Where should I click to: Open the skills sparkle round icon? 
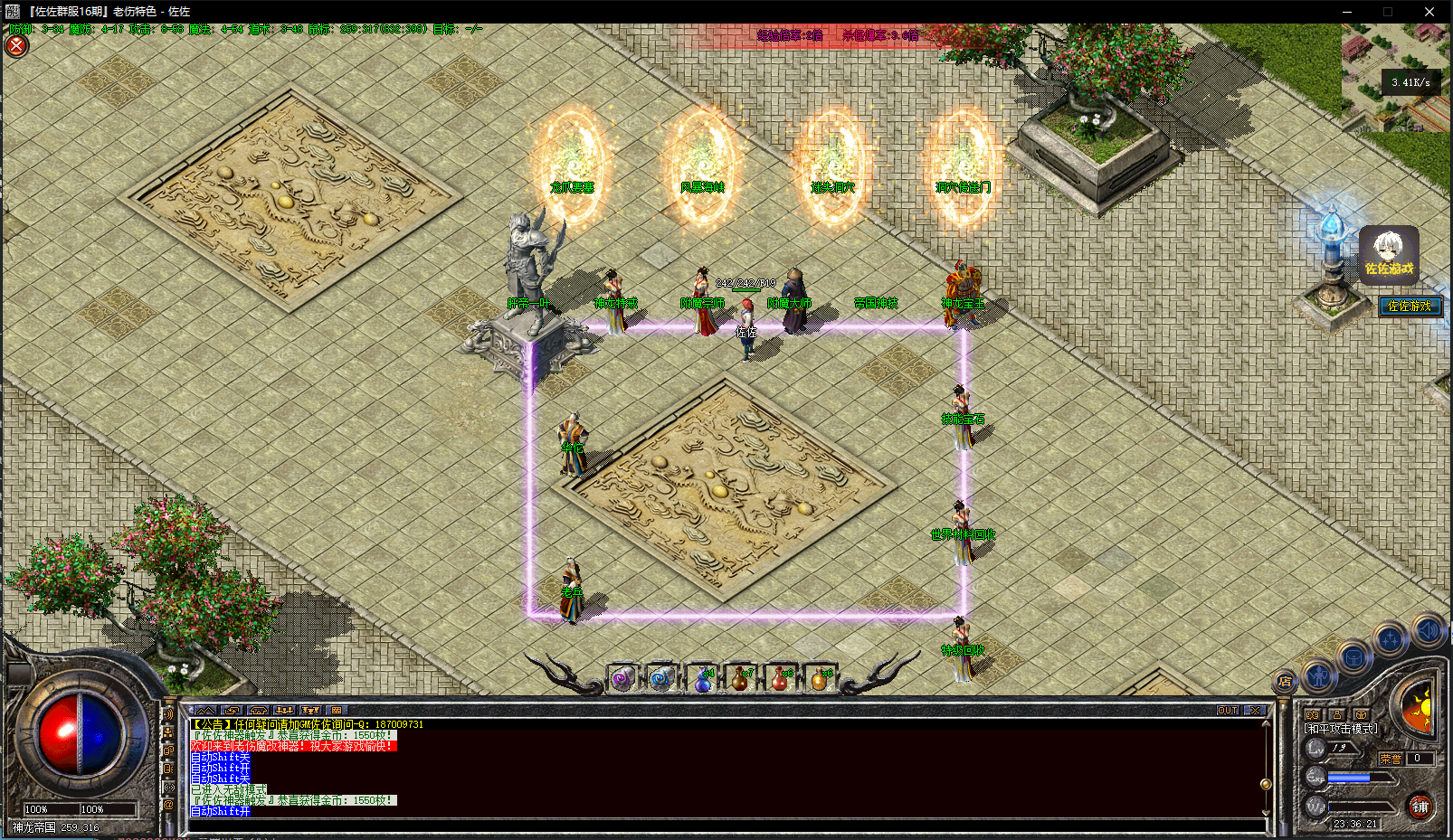(1390, 640)
